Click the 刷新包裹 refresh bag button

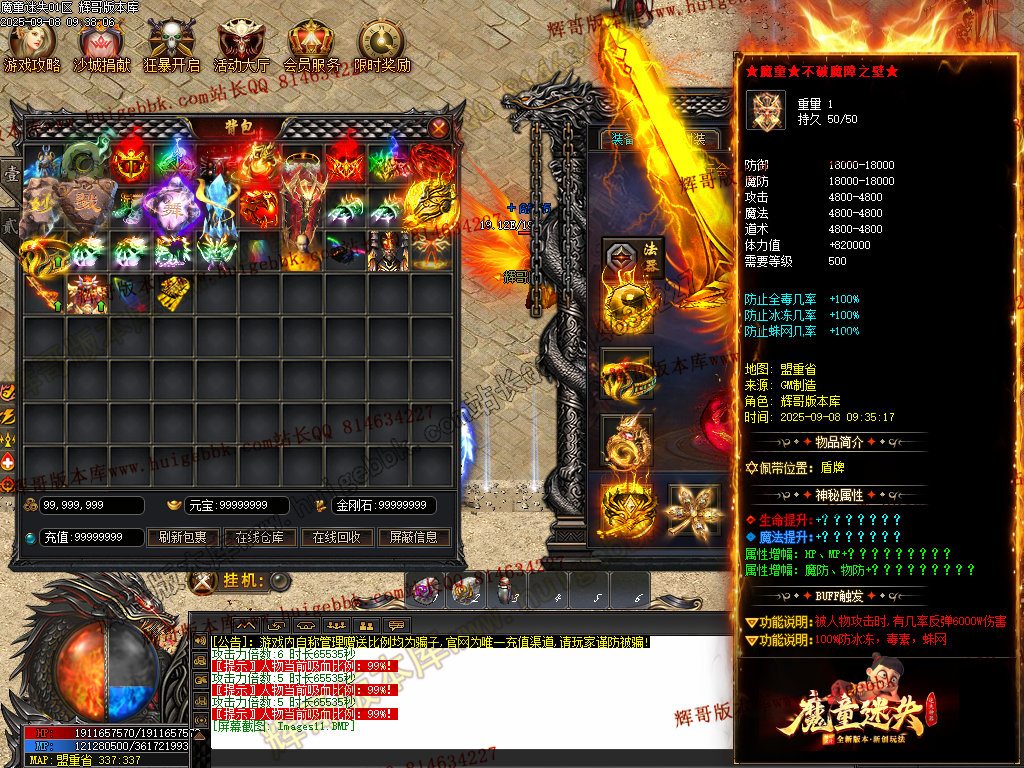pyautogui.click(x=182, y=537)
